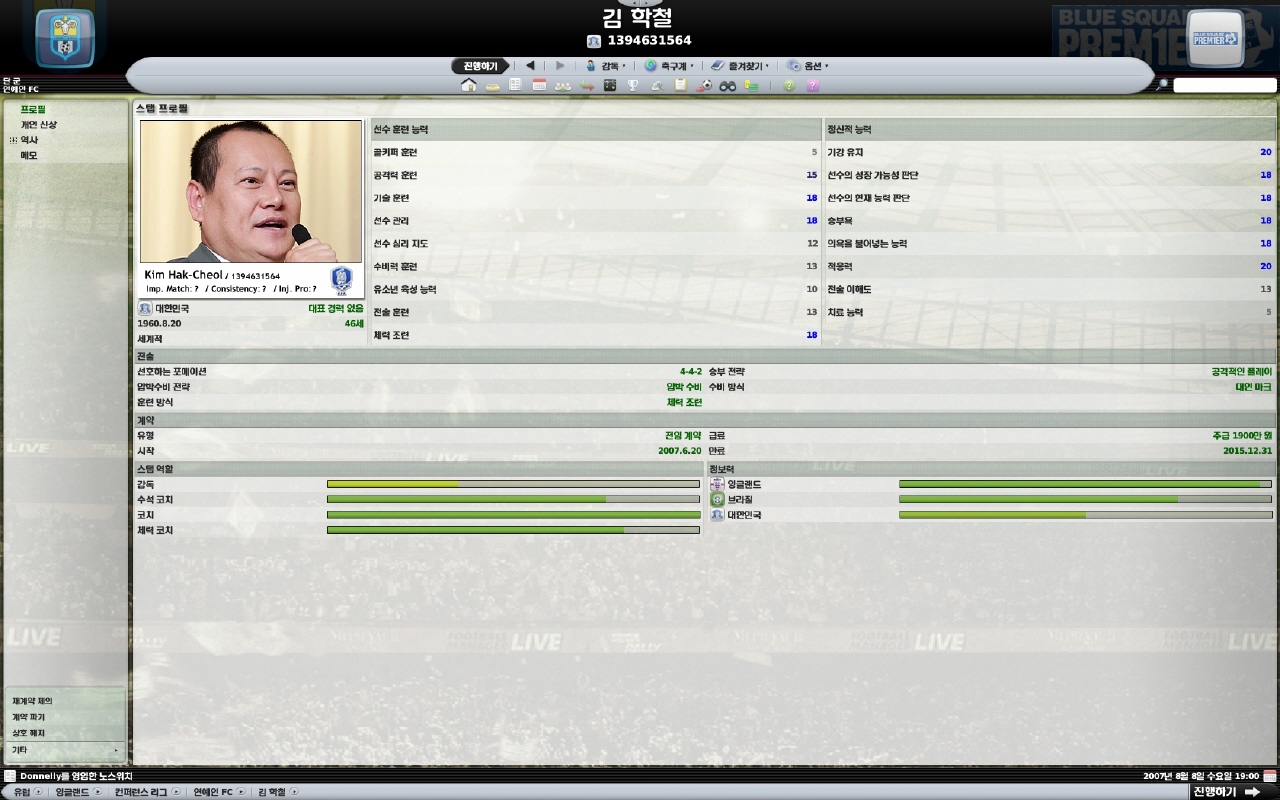Expand the 역사 history section
Screen dimensions: 1280x800
(13, 140)
